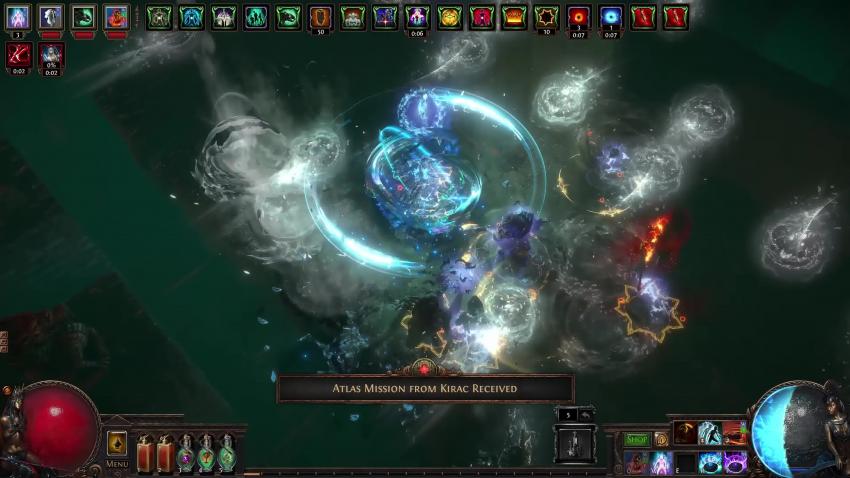
Task: Click the orange shield buff icon showing 30
Action: [x=320, y=16]
